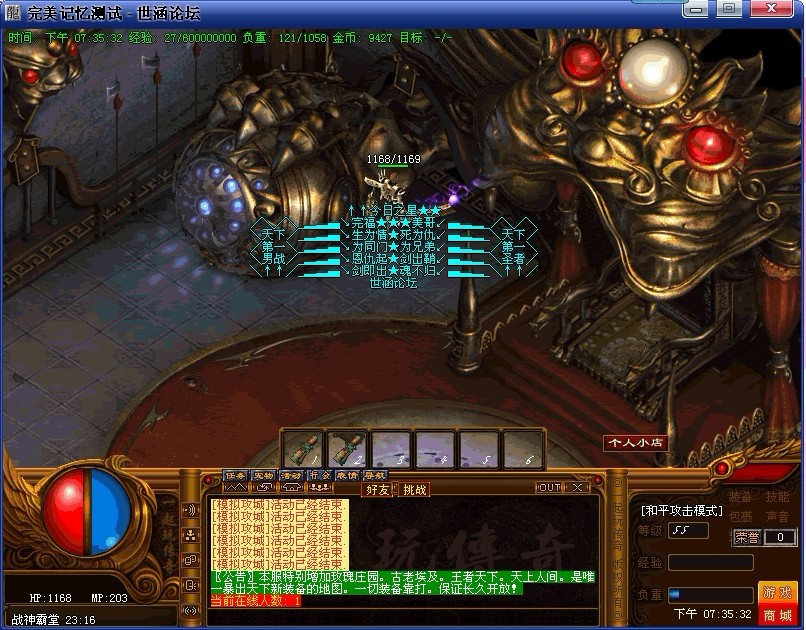Open the 好友 friends list
806x630 pixels.
[378, 490]
